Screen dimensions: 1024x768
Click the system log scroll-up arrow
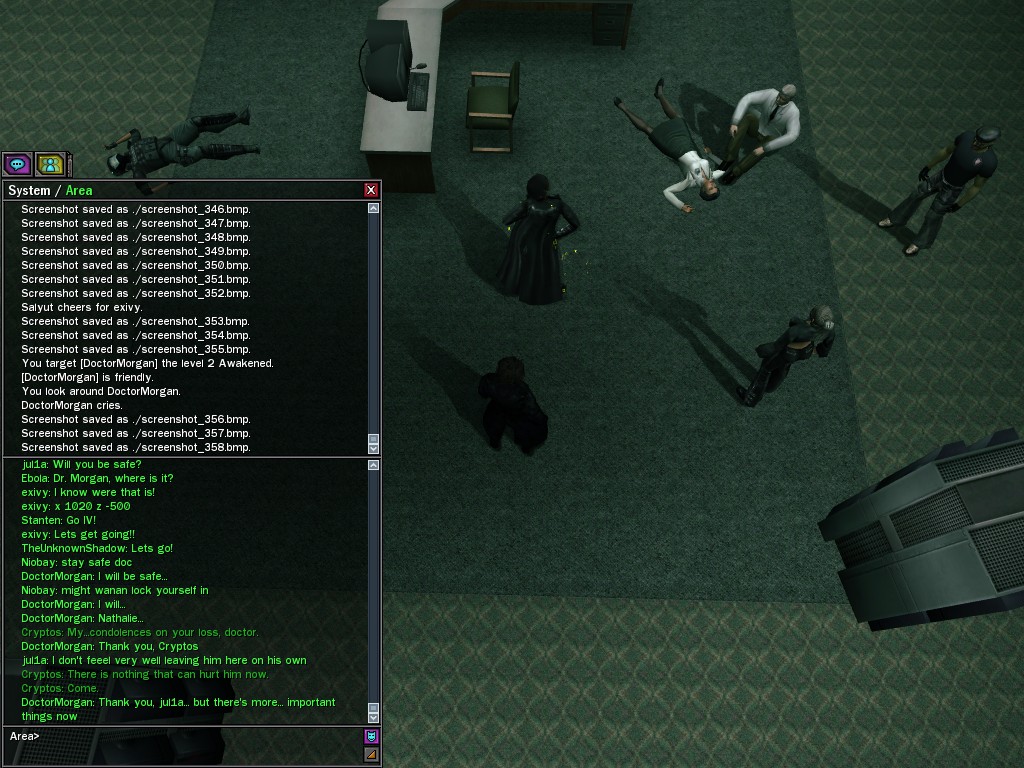click(x=373, y=208)
